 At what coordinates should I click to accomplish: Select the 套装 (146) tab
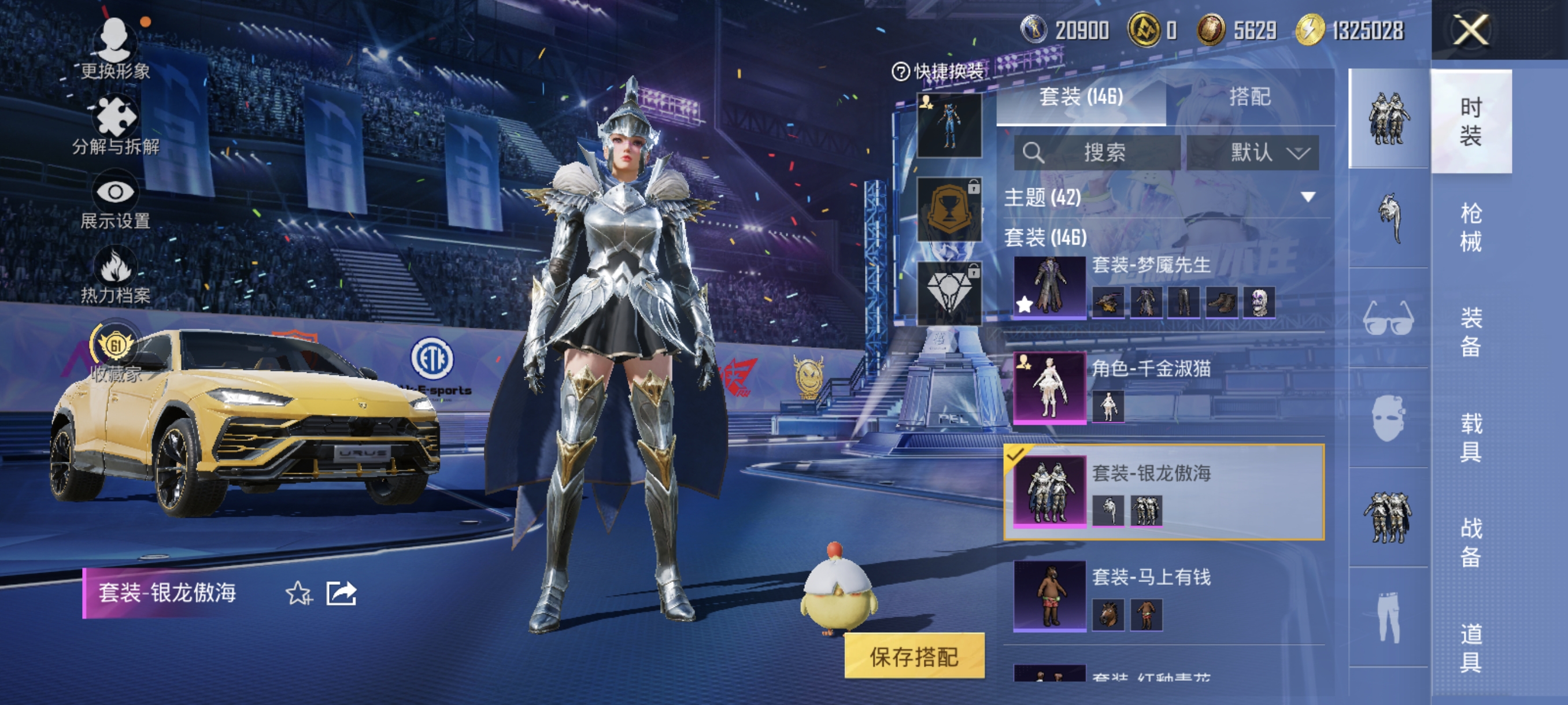pyautogui.click(x=1081, y=97)
